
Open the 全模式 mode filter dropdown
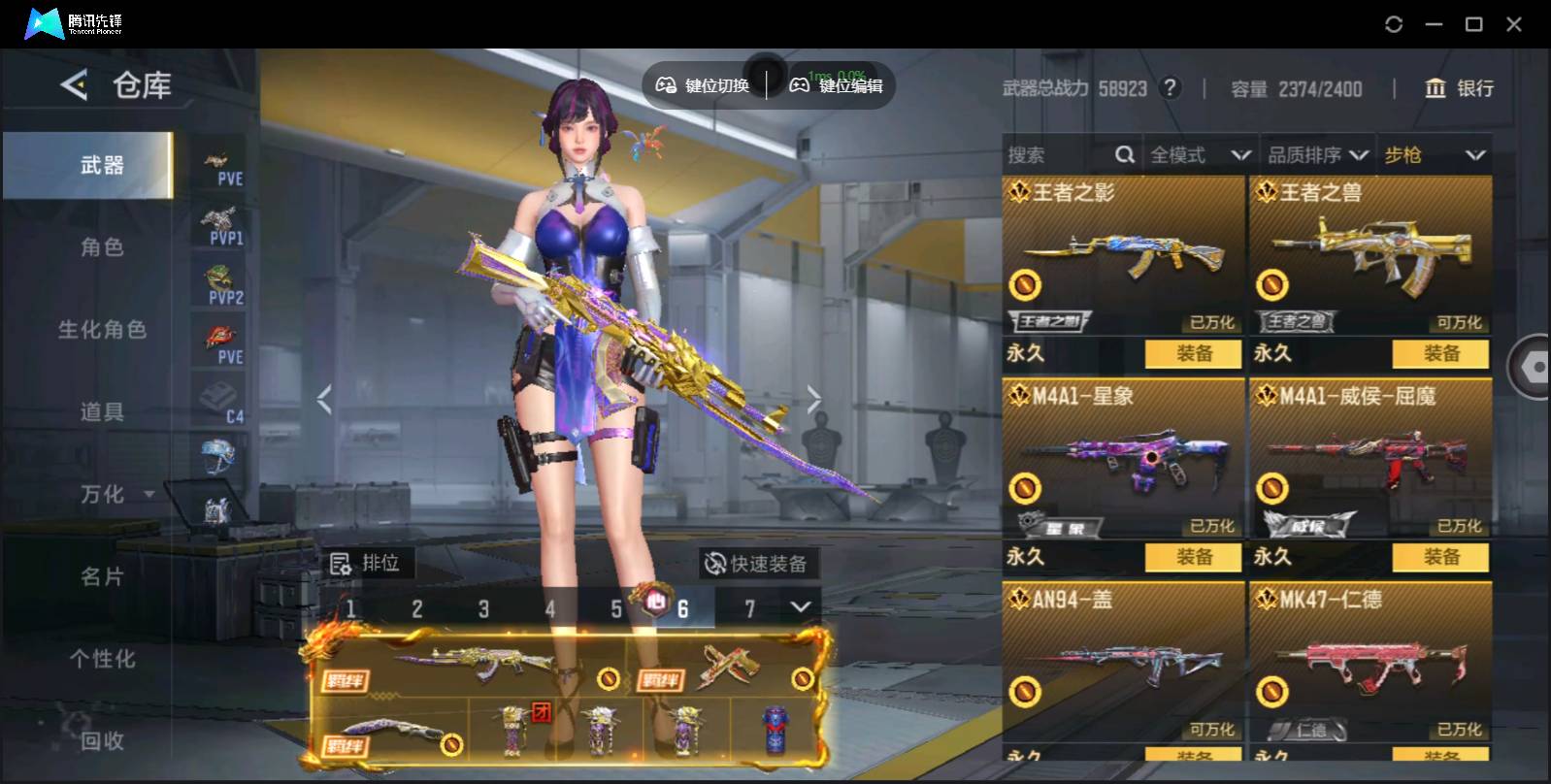(x=1200, y=155)
